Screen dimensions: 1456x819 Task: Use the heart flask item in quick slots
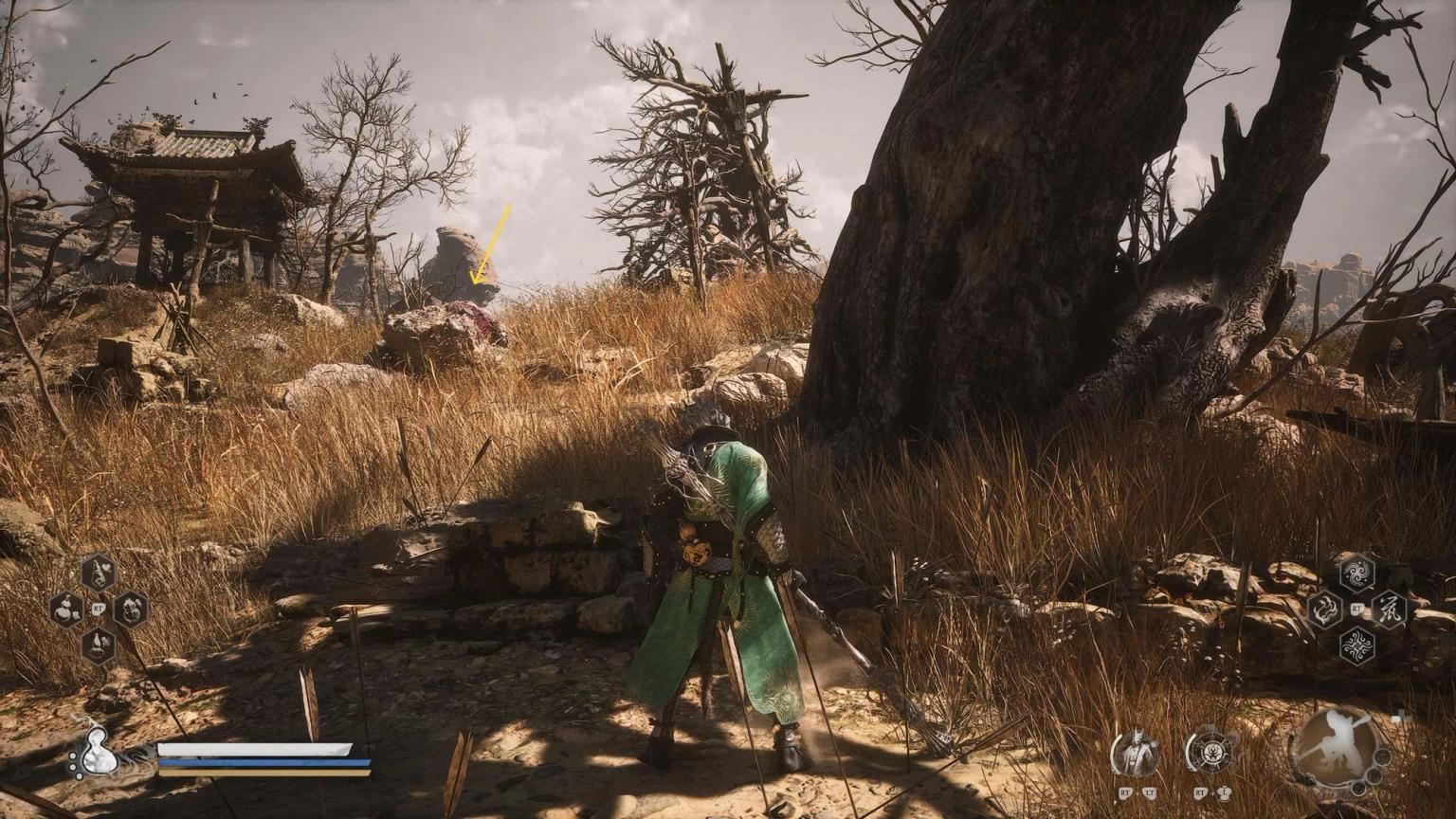[x=98, y=573]
